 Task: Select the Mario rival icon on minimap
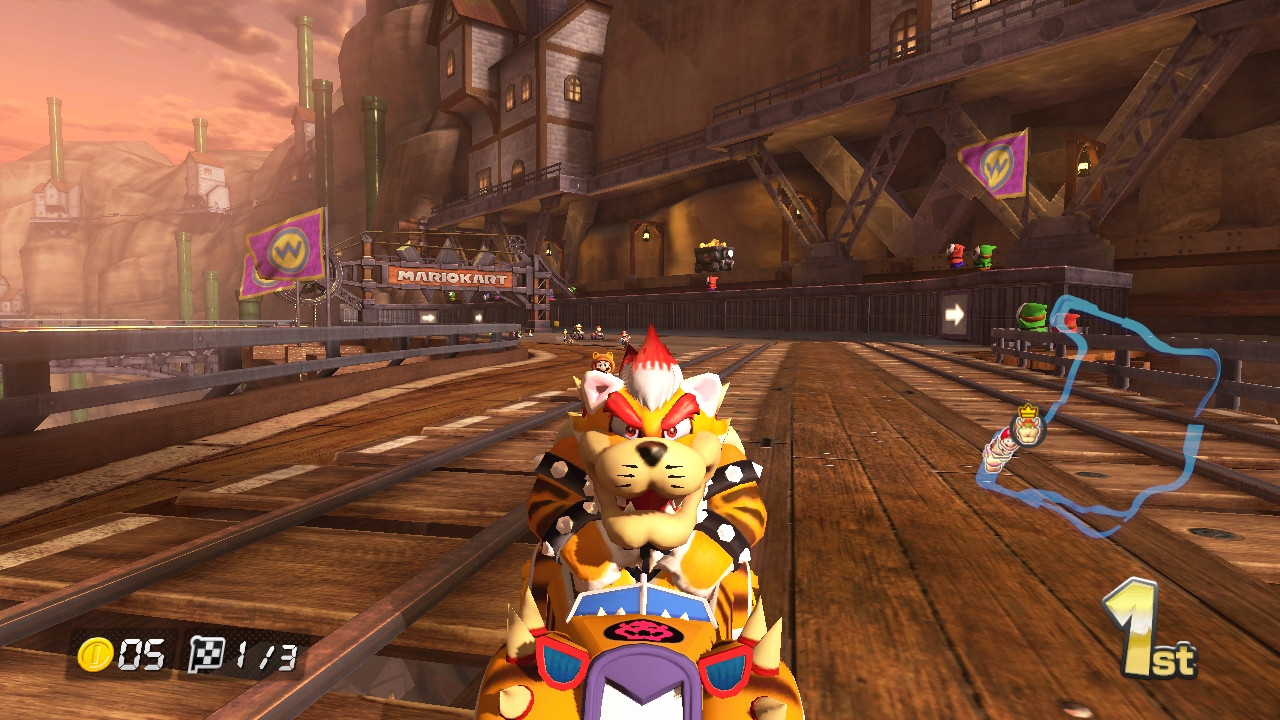(1007, 443)
